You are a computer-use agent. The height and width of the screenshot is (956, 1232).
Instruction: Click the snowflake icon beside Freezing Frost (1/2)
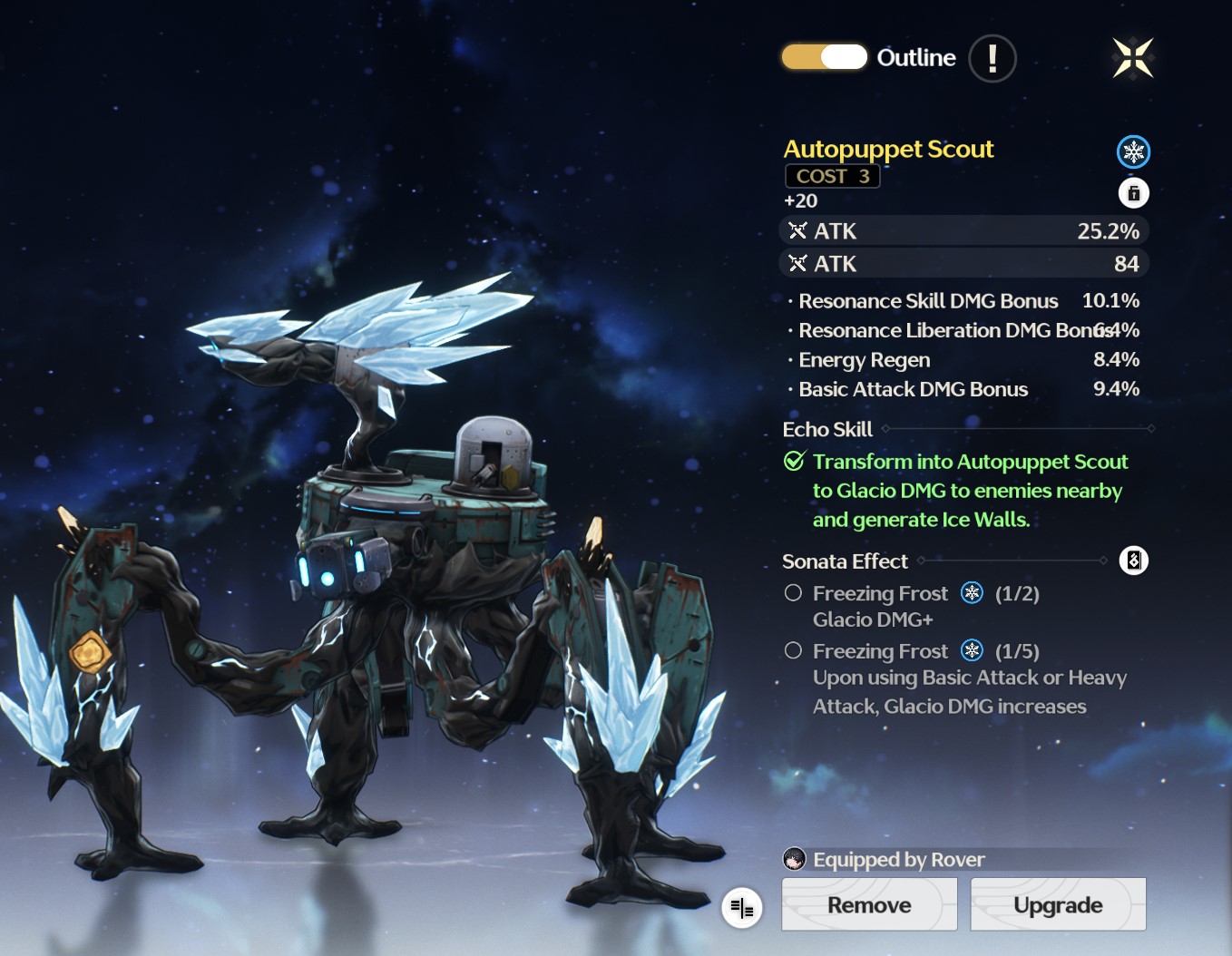coord(972,592)
